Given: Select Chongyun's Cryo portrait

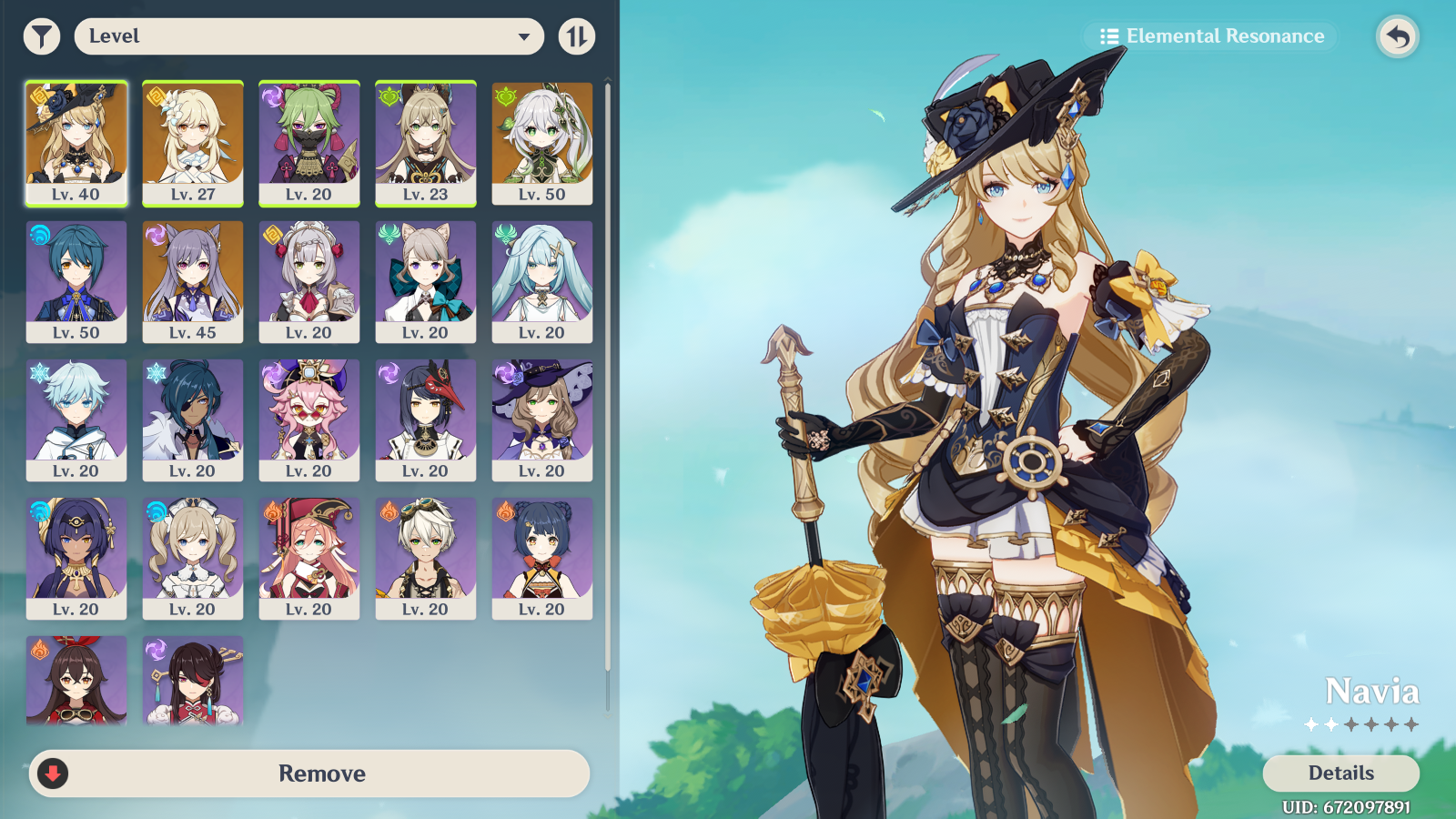Looking at the screenshot, I should [x=76, y=418].
